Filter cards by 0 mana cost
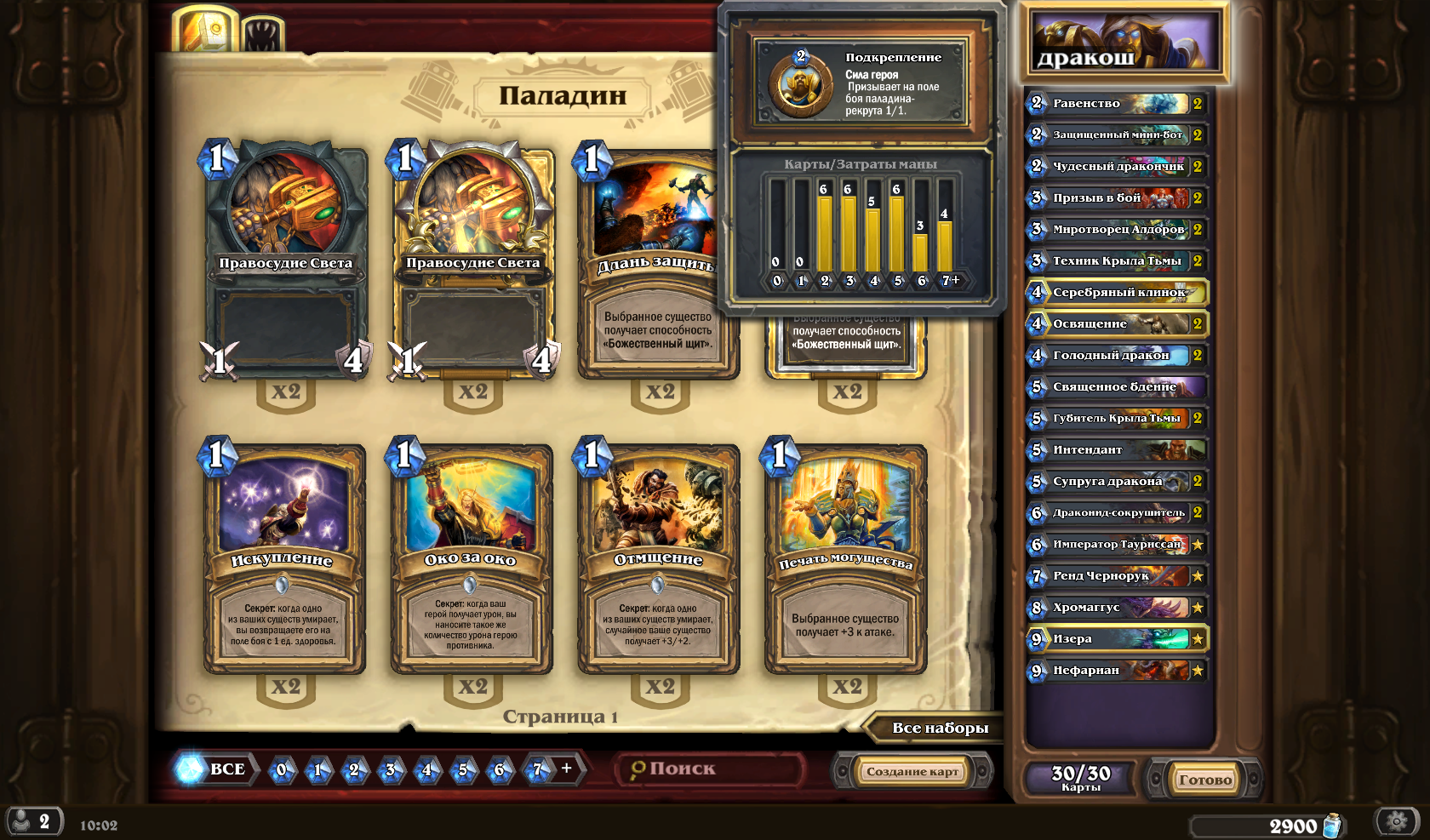1430x840 pixels. [282, 770]
